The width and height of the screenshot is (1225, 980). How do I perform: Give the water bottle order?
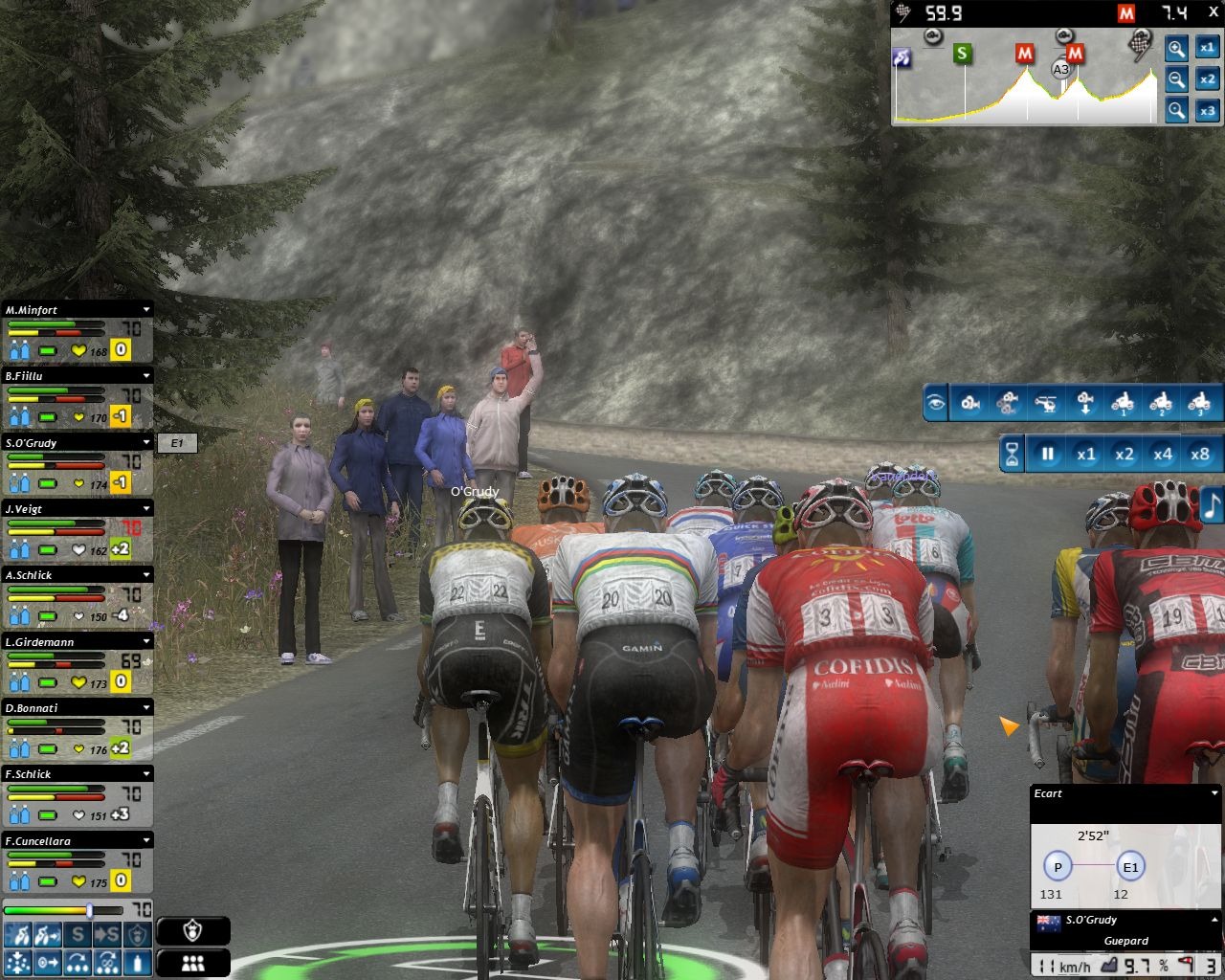(x=139, y=962)
